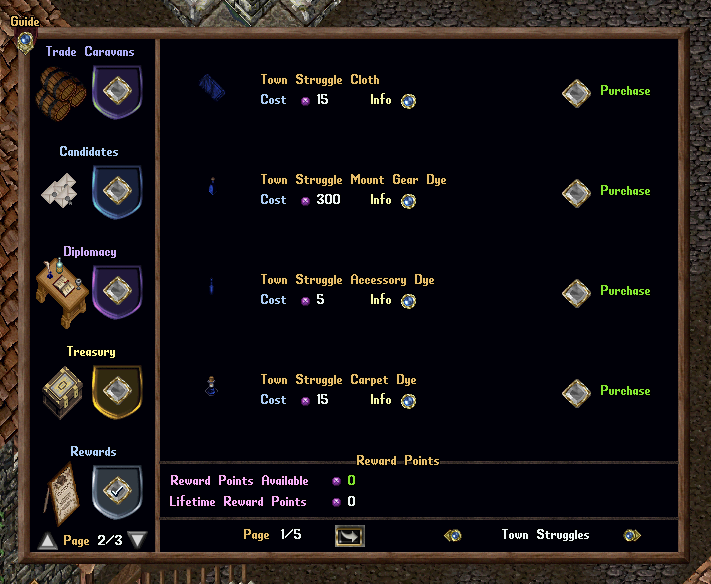
Task: Select the Rewards shield button
Action: click(117, 491)
